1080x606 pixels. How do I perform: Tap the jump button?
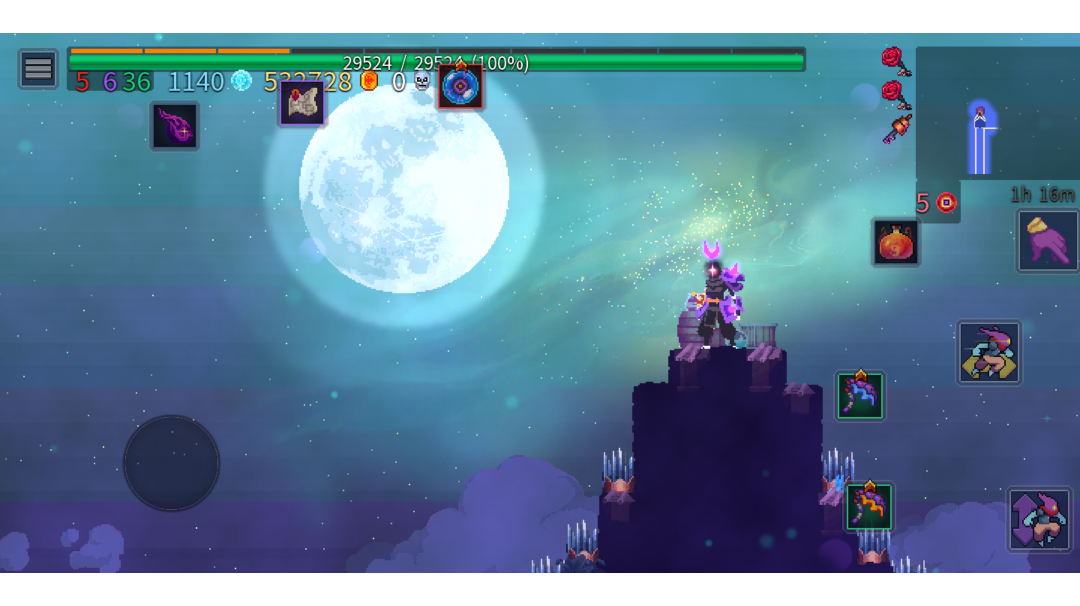[x=1039, y=520]
